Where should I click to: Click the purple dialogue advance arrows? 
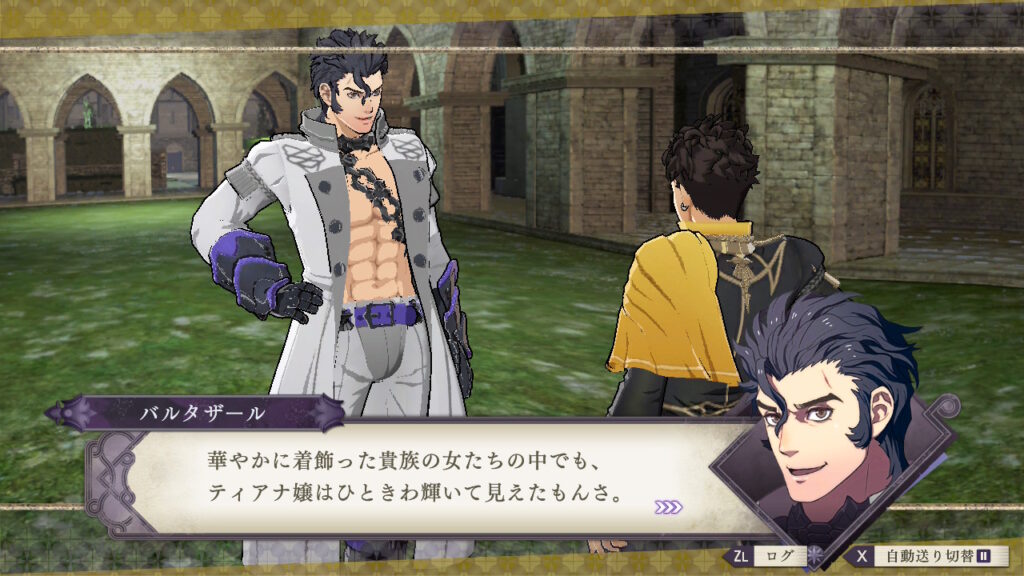pos(668,507)
